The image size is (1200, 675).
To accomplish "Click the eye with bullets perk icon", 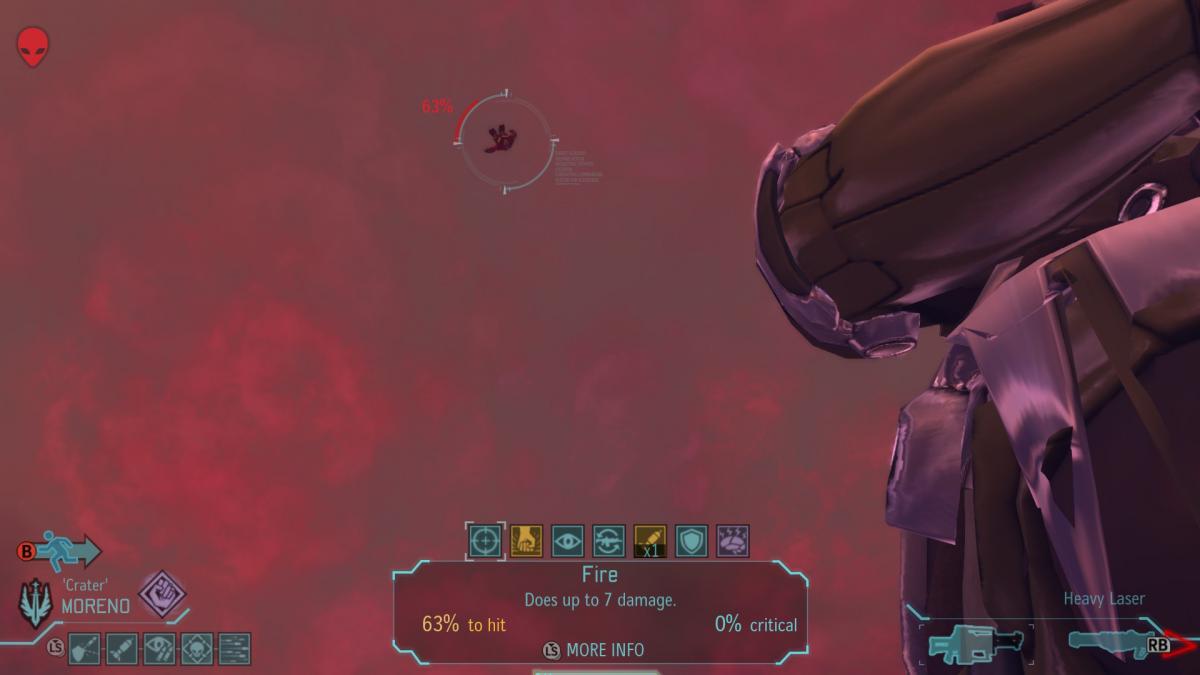I will click(x=159, y=649).
